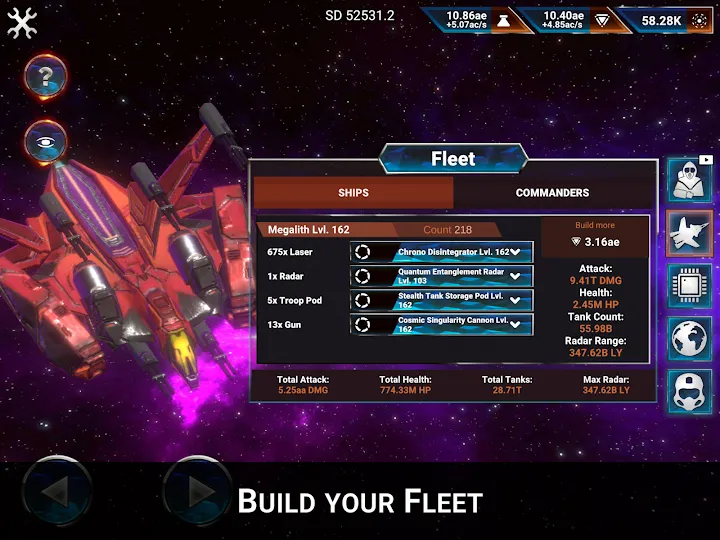Expand the Chrono Disintegrator laser dropdown
720x540 pixels.
click(x=516, y=252)
